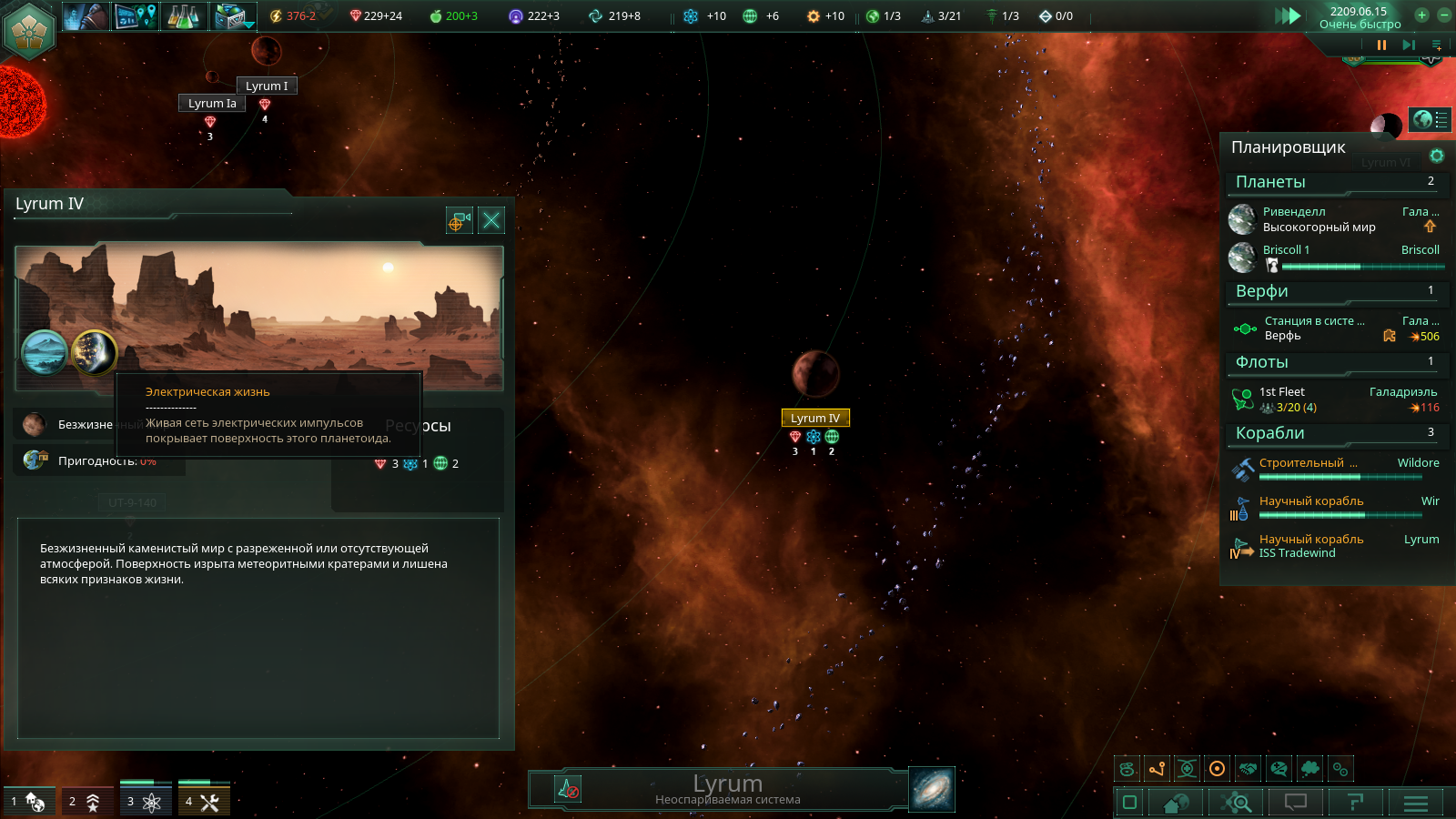This screenshot has height=819, width=1456.
Task: Open the outliner settings gear
Action: pyautogui.click(x=1437, y=156)
